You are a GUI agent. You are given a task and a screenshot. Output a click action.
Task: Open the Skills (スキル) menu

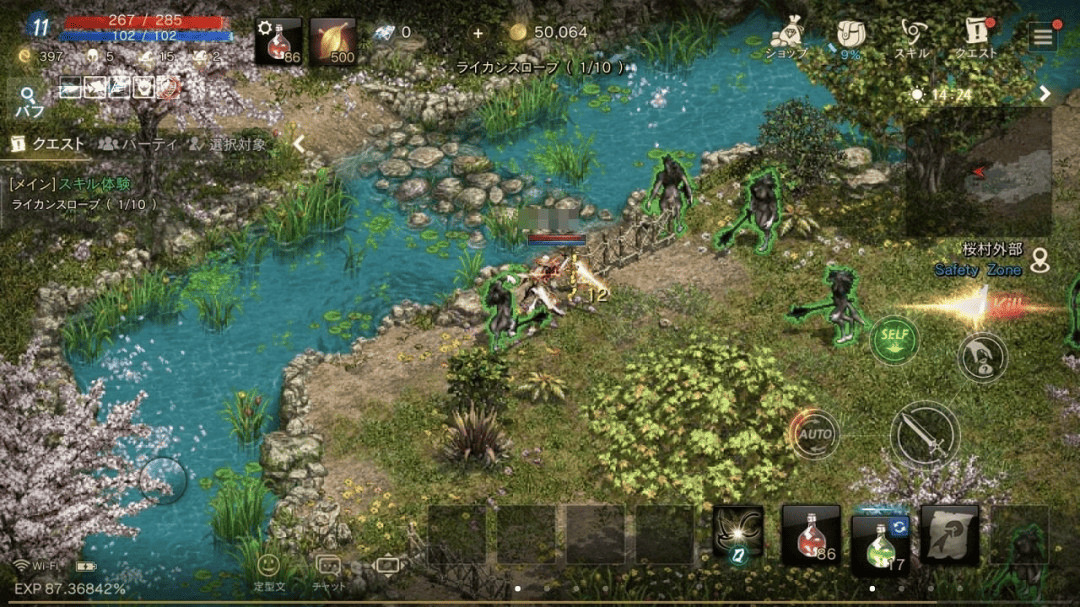click(911, 37)
